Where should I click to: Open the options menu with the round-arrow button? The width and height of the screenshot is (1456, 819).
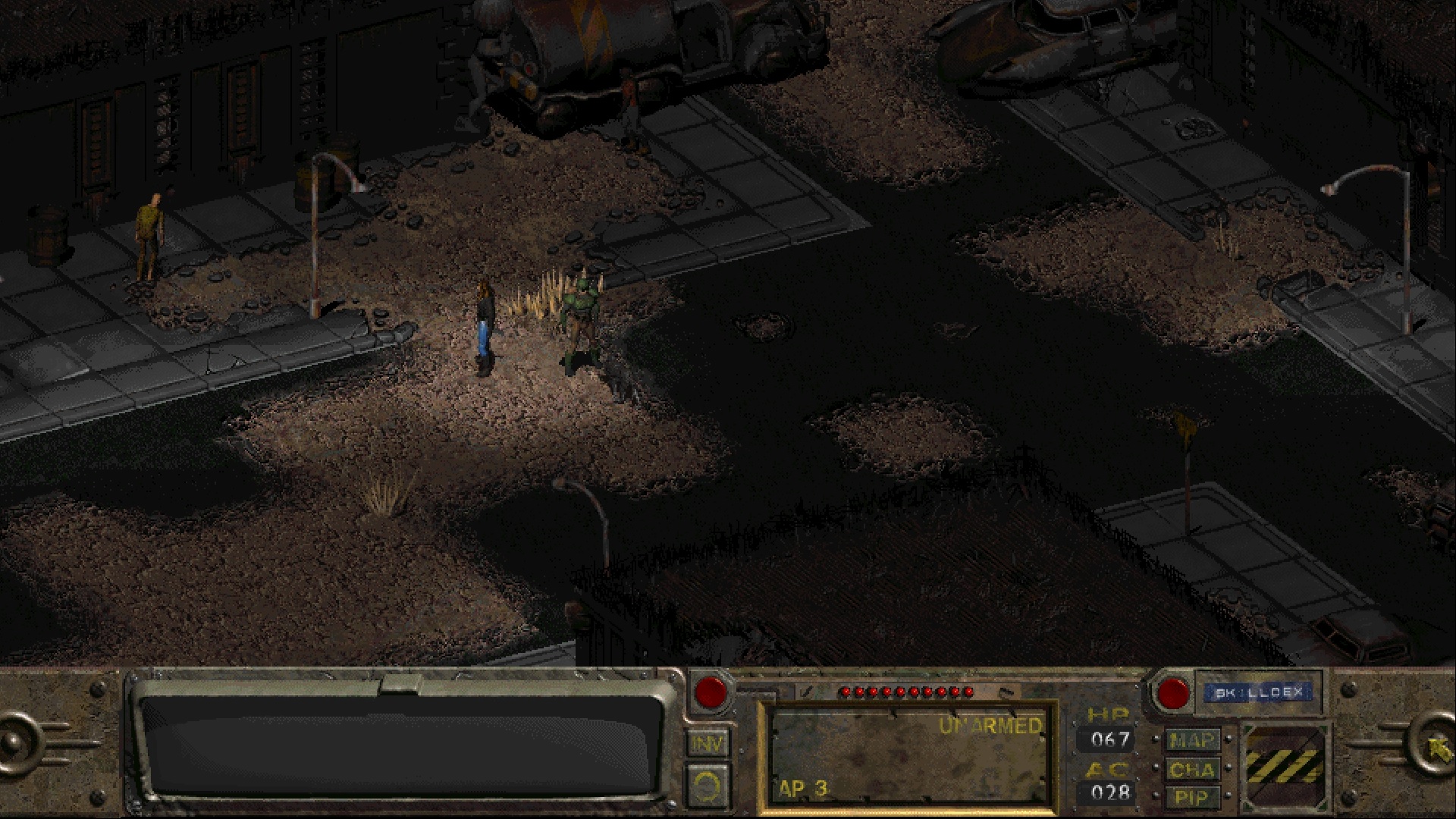(707, 785)
